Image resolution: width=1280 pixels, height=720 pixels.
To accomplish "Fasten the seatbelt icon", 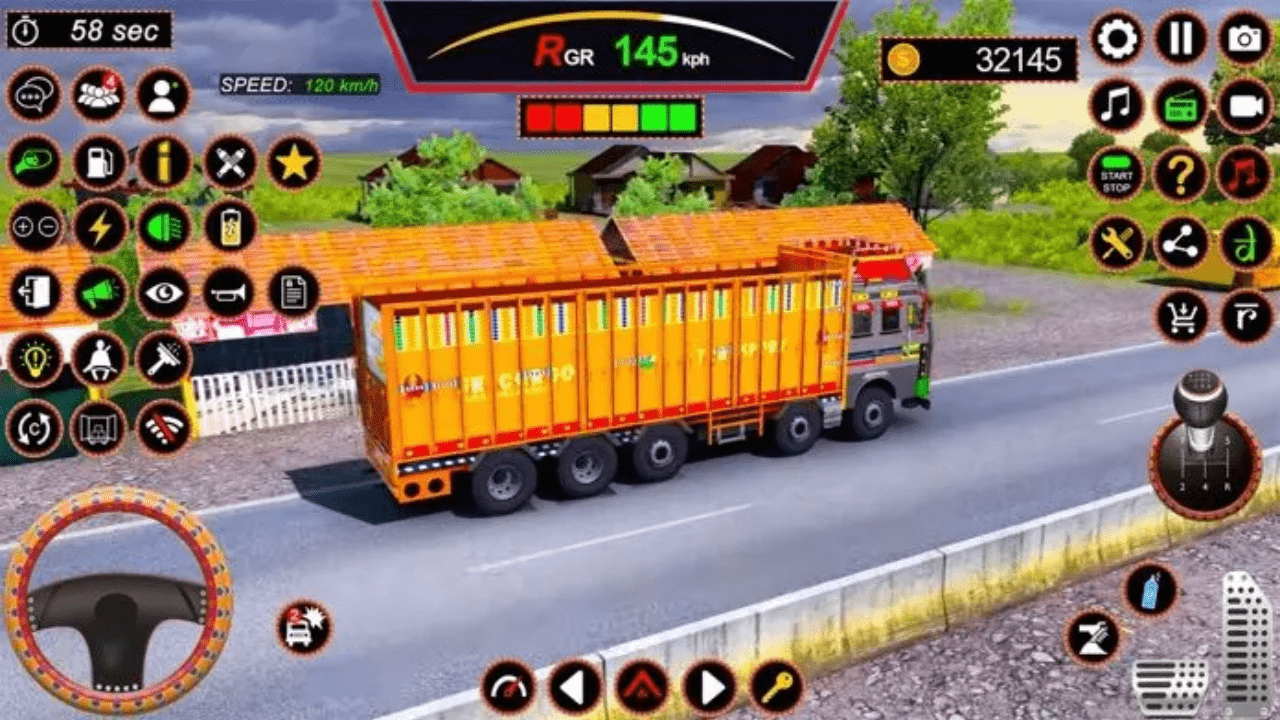I will point(99,358).
